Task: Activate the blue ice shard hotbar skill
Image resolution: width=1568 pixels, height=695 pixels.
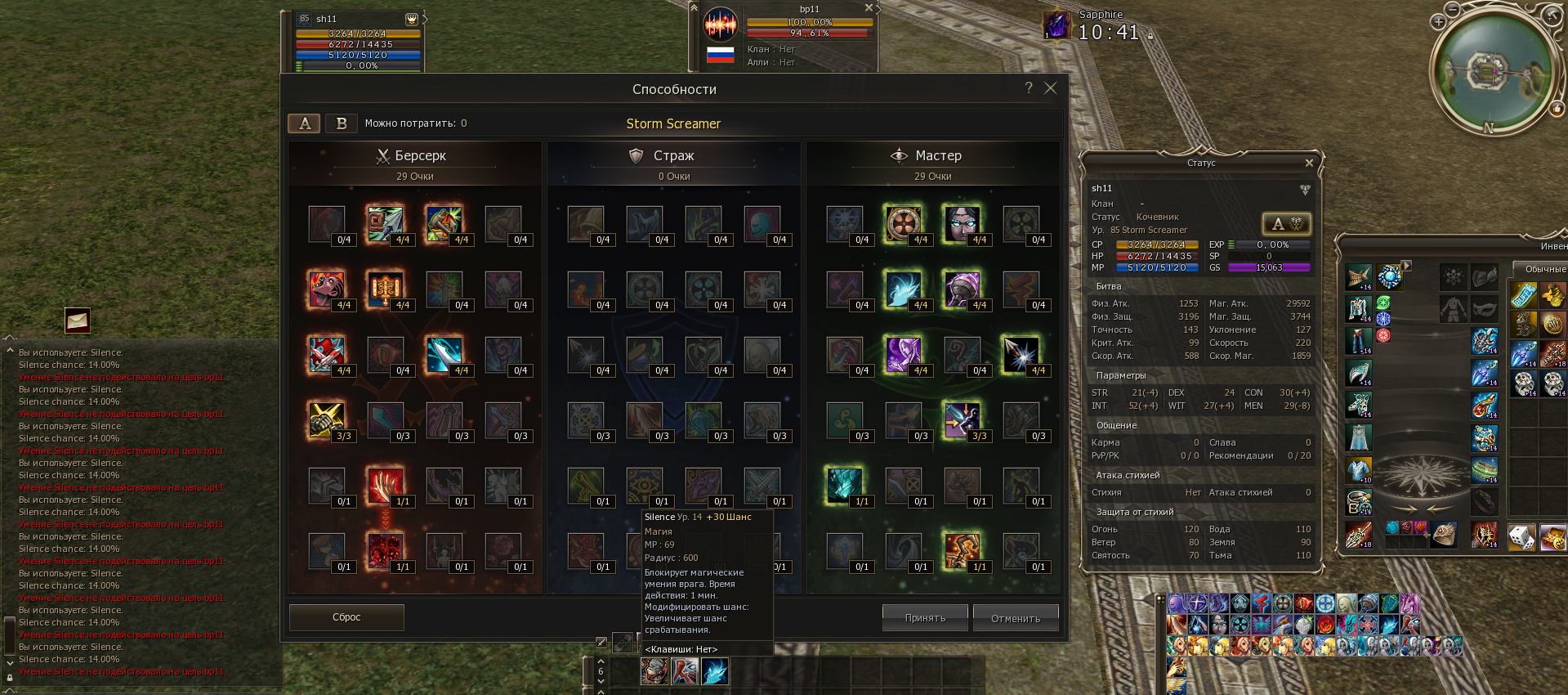Action: click(x=715, y=672)
